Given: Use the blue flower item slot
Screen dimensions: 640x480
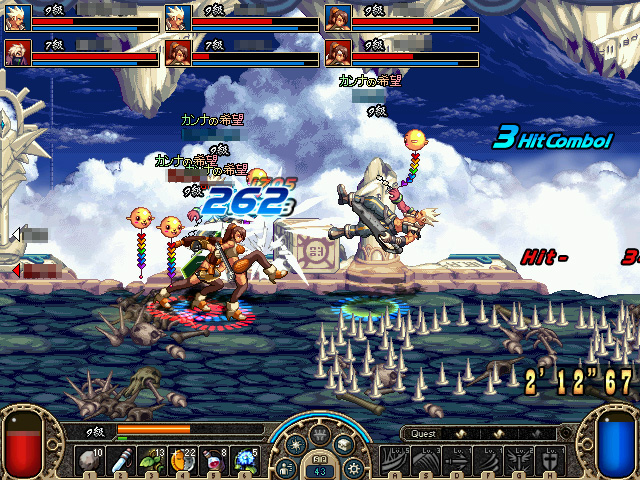Looking at the screenshot, I should [246, 459].
